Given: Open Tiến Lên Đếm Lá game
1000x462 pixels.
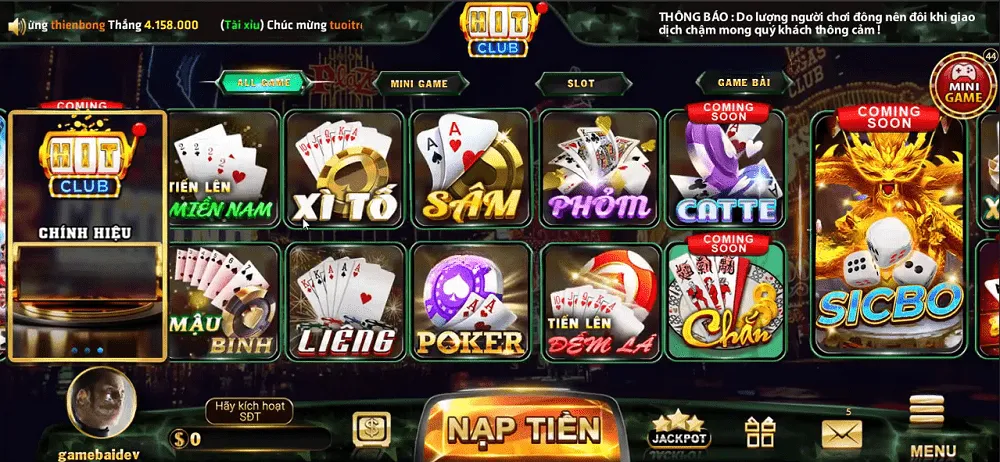Looking at the screenshot, I should pos(600,302).
